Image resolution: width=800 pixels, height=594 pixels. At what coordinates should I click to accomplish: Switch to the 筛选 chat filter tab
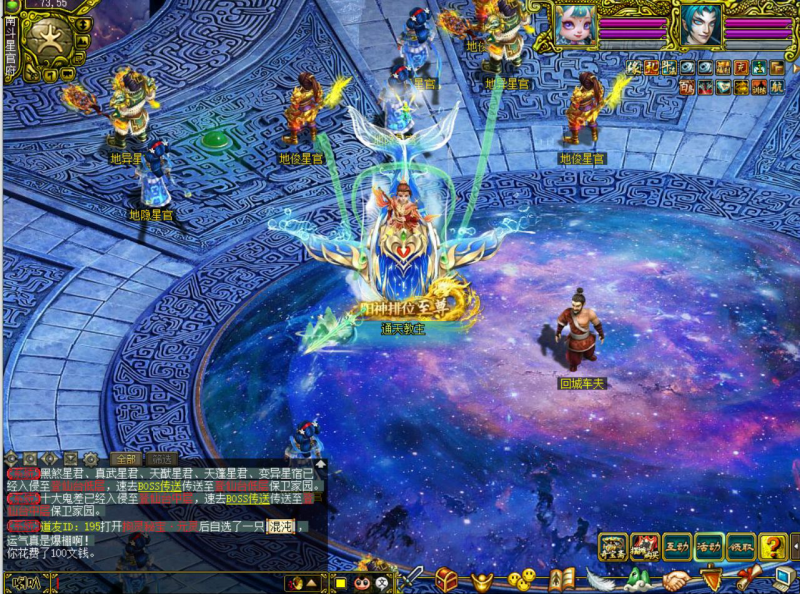tap(162, 459)
